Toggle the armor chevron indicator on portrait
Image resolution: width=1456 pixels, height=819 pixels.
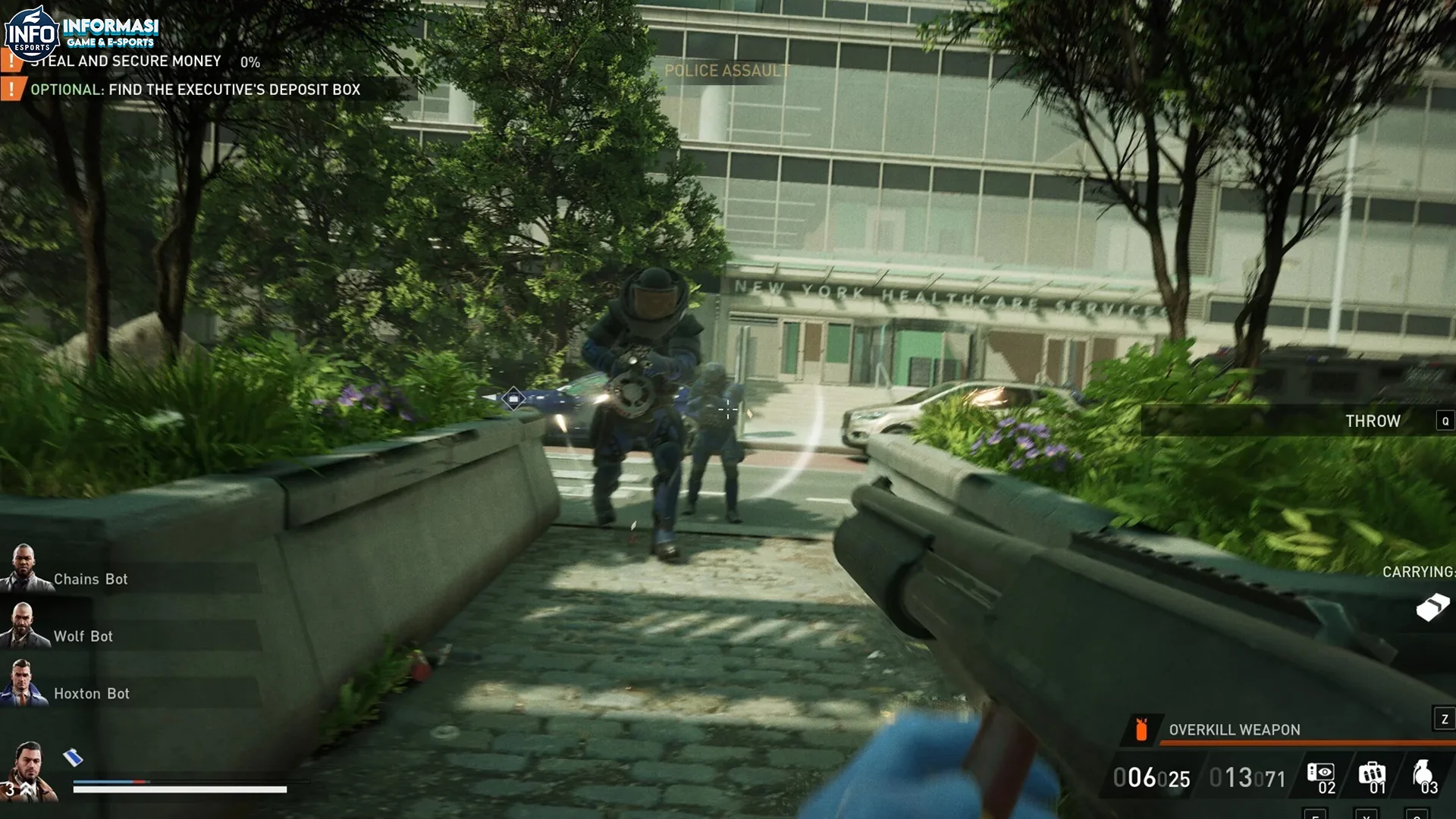[25, 789]
